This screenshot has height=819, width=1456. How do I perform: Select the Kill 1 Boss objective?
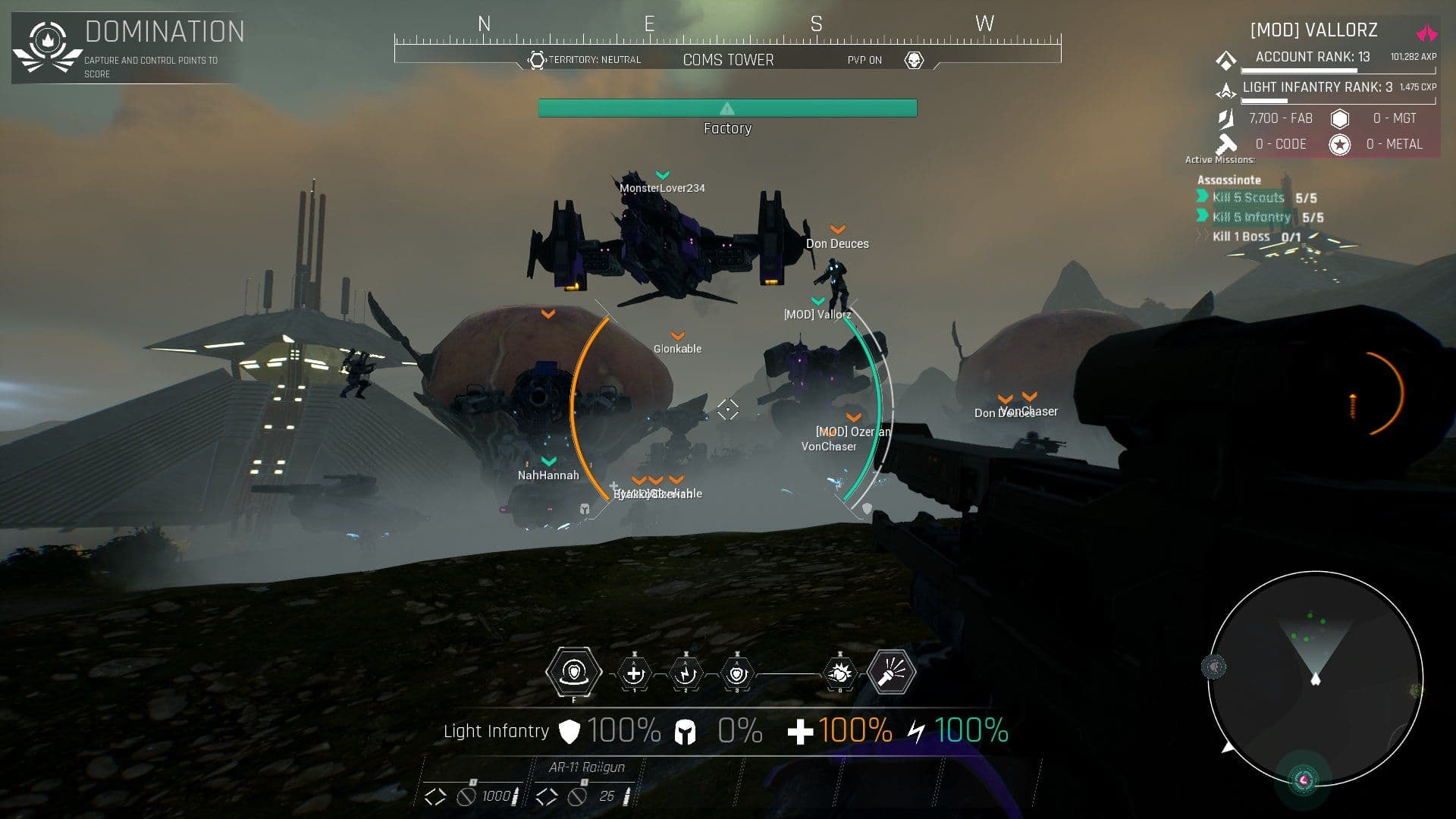1241,237
